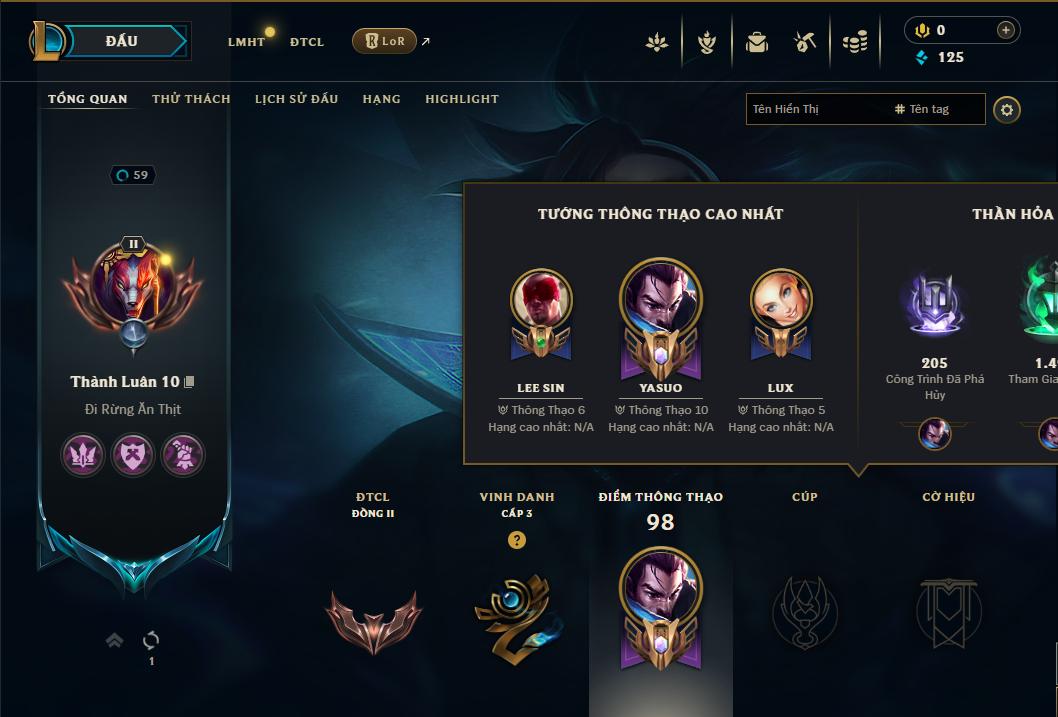Switch to the LỊCH SỬ ĐẤU tab
The width and height of the screenshot is (1058, 717).
point(296,99)
